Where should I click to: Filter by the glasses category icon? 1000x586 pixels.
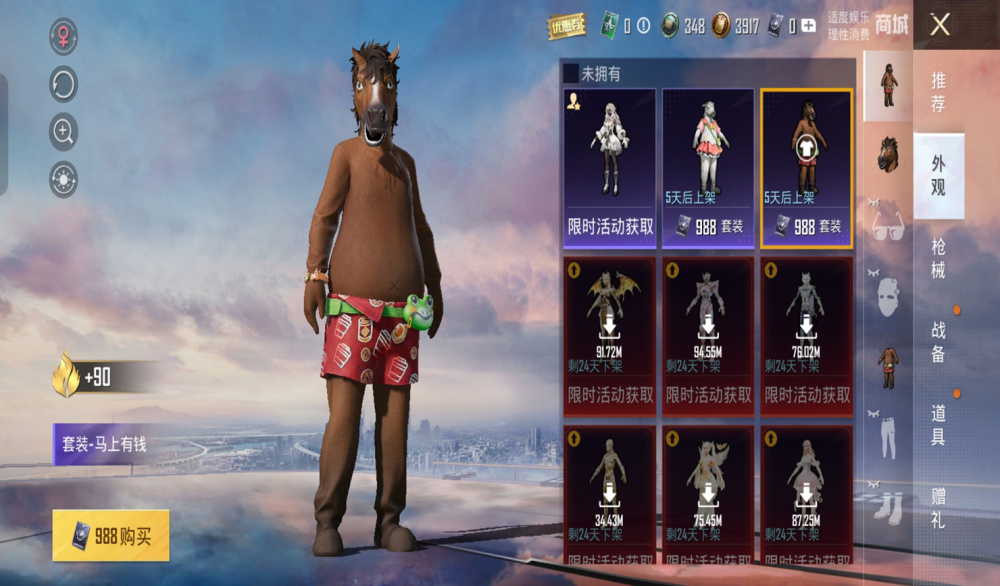coord(888,224)
